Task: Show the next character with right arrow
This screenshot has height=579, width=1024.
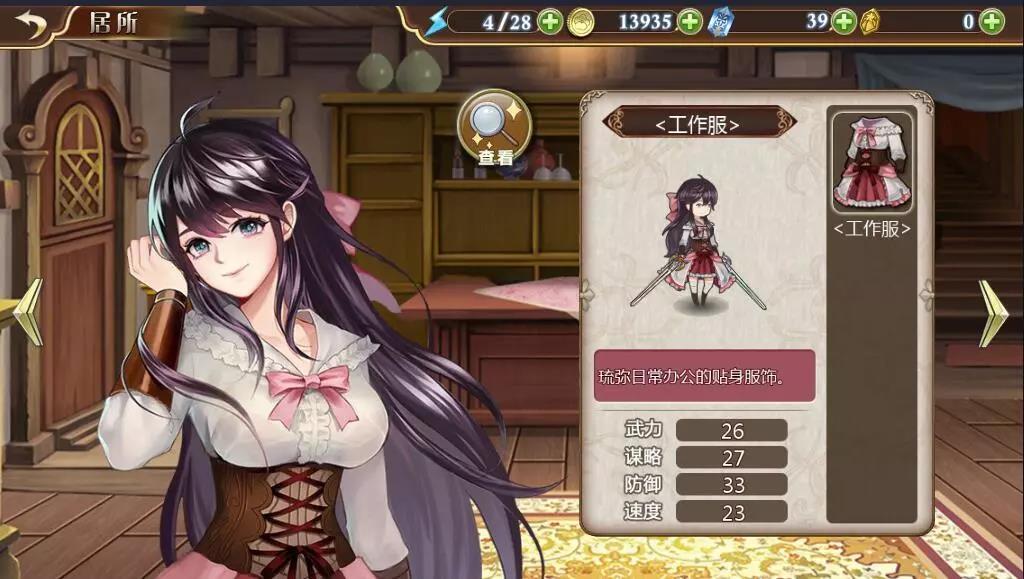Action: [993, 312]
